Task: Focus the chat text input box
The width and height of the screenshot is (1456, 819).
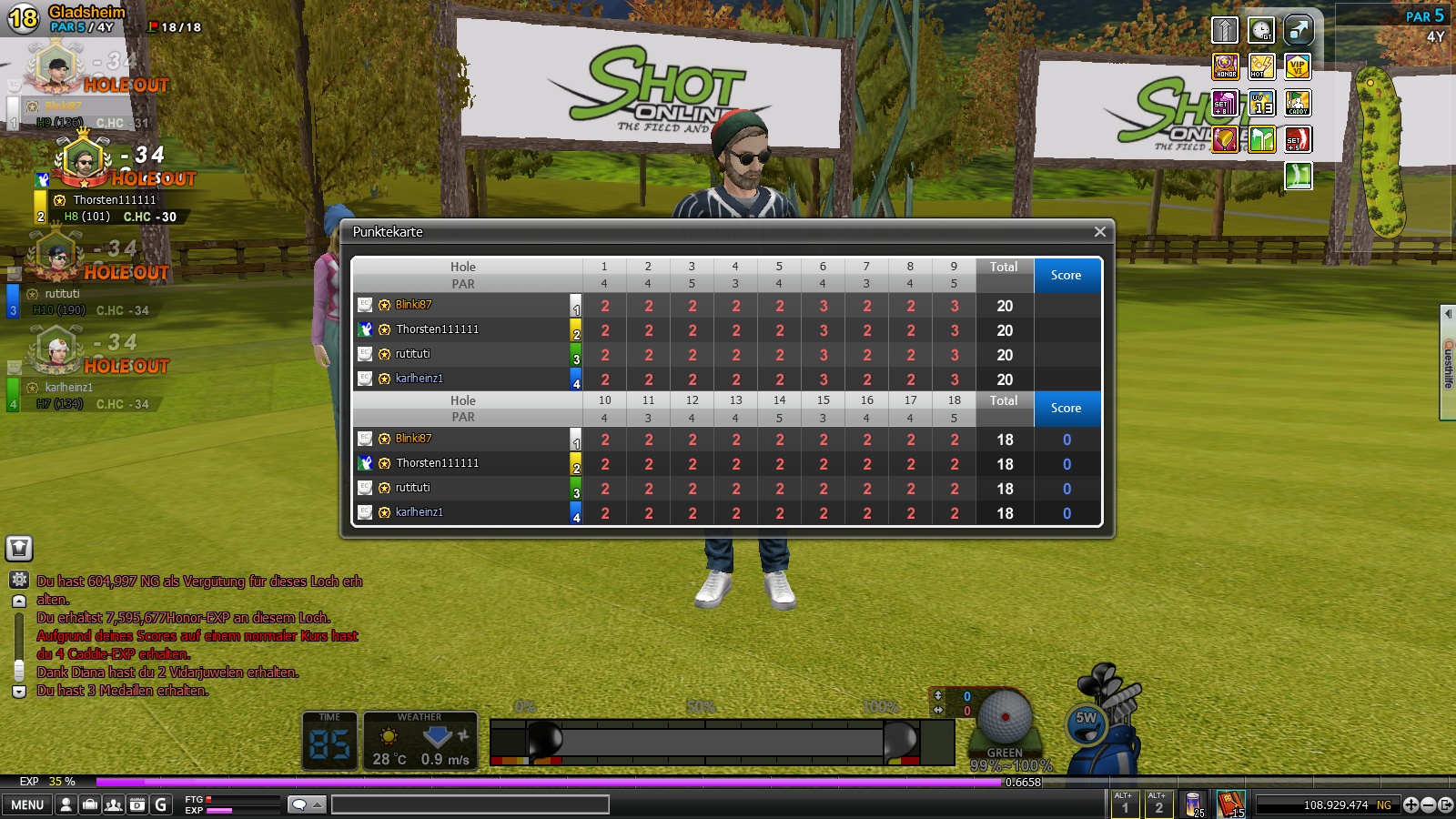Action: [x=470, y=804]
